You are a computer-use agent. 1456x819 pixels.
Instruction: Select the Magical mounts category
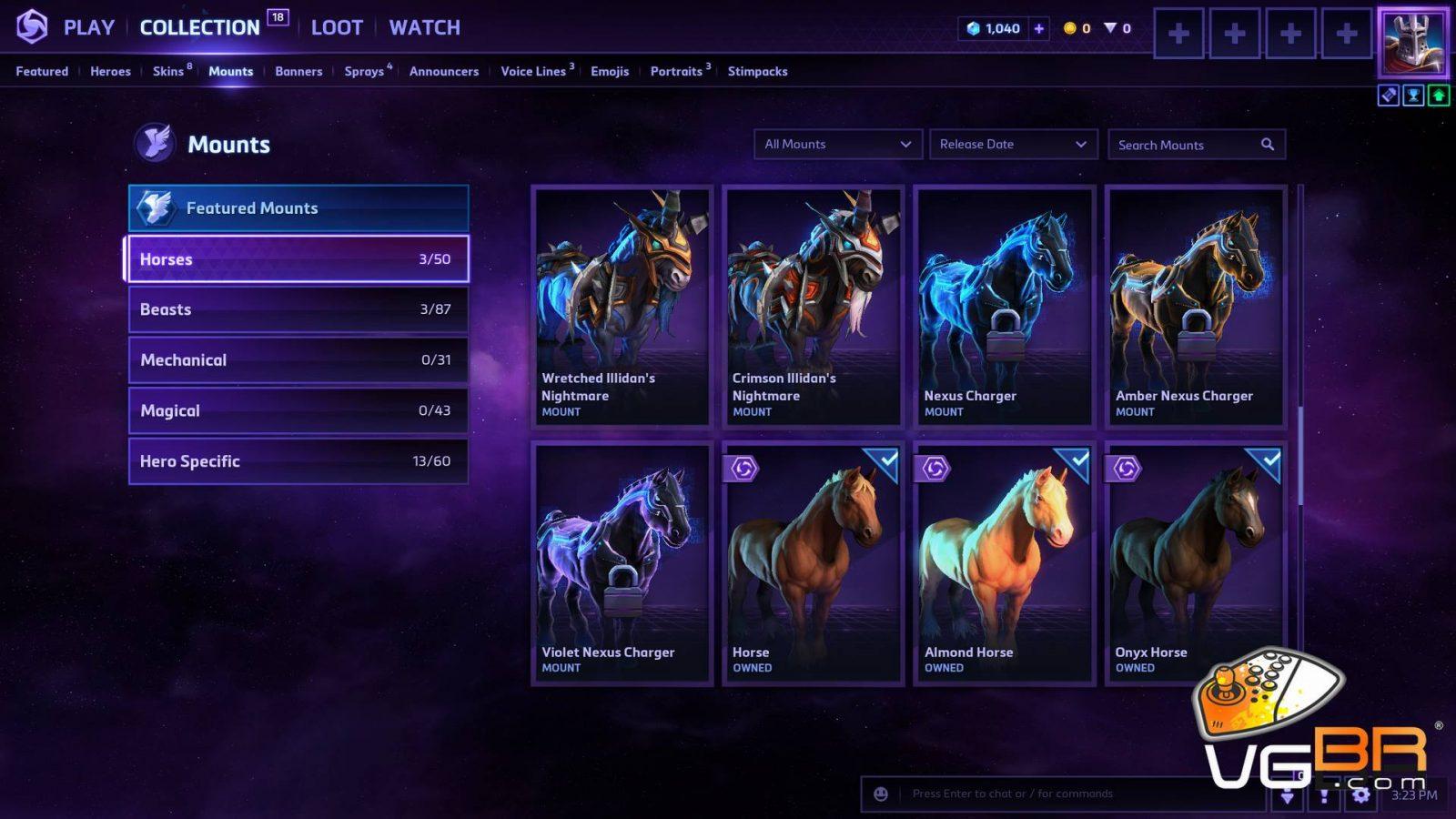click(298, 410)
